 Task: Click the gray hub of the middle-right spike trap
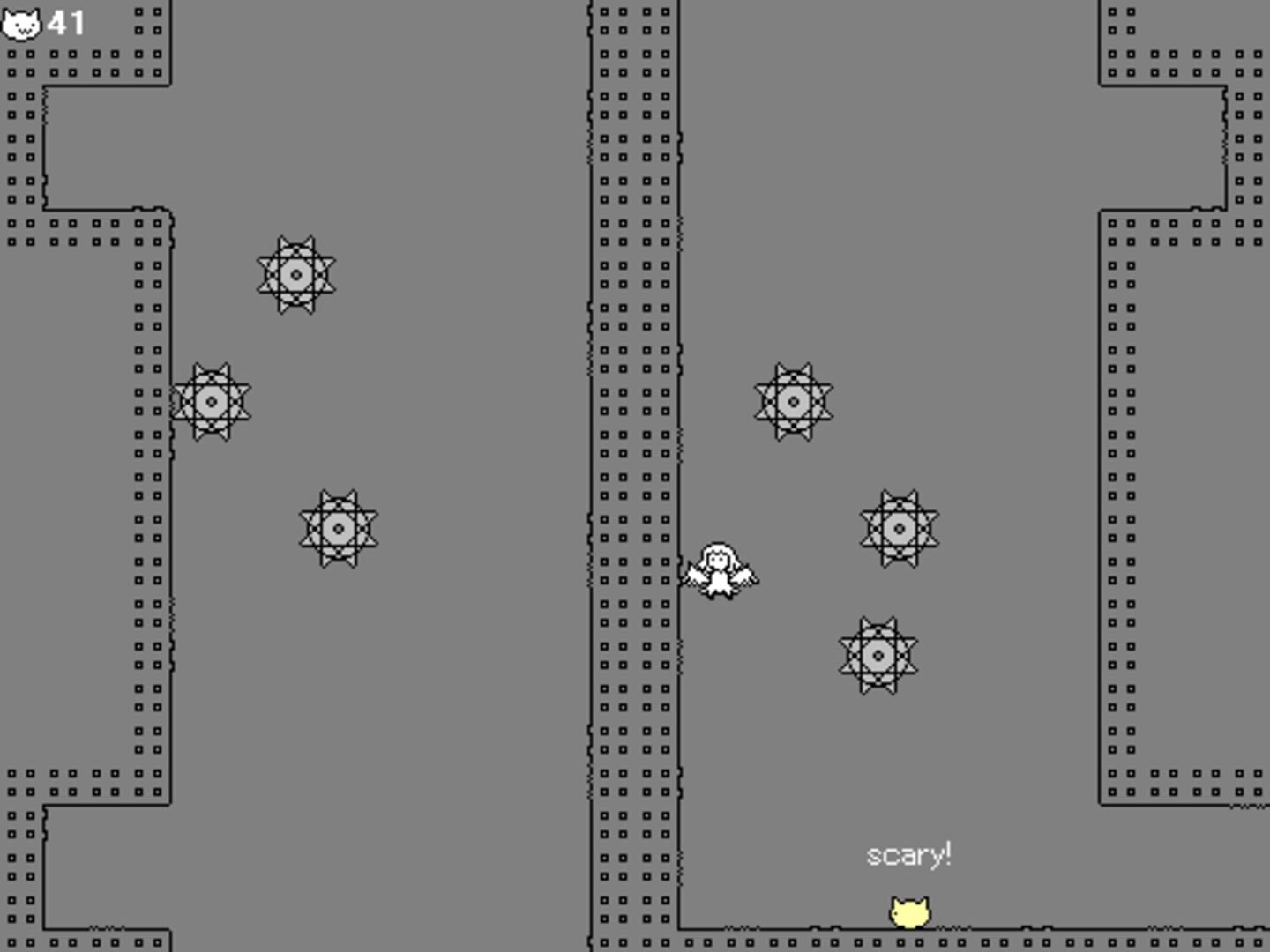tap(900, 529)
